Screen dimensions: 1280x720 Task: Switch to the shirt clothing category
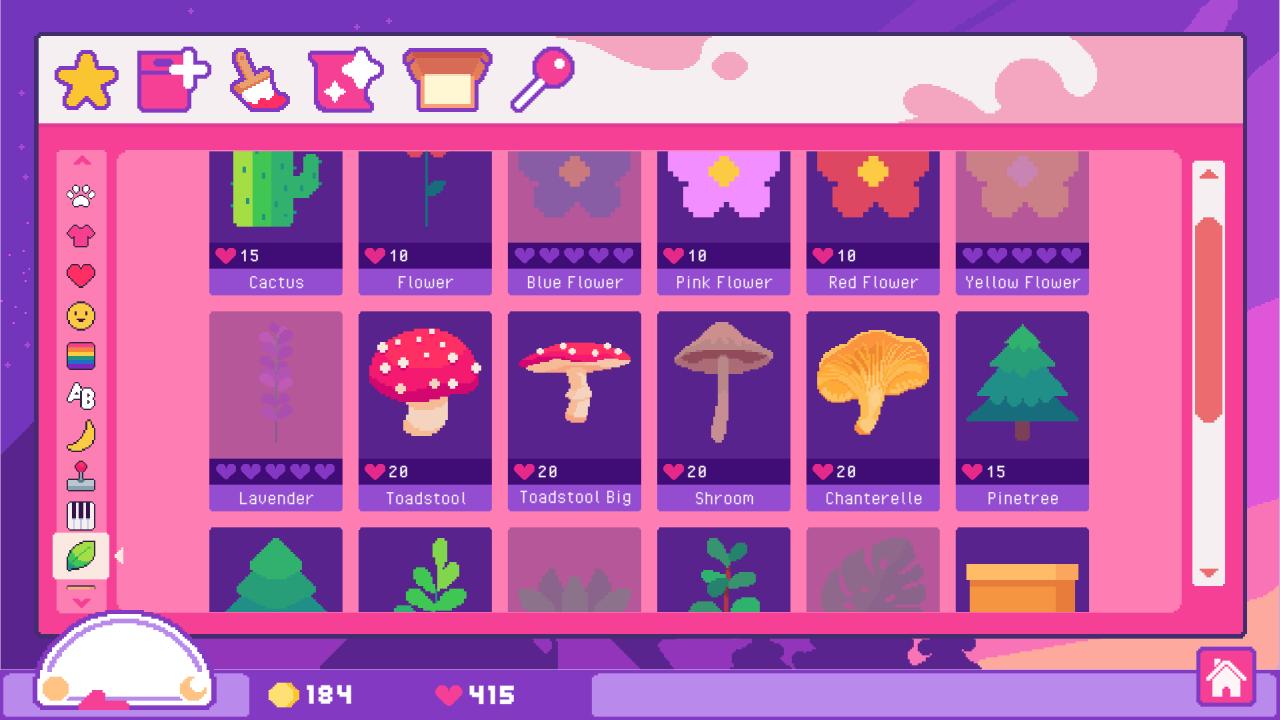[x=82, y=237]
